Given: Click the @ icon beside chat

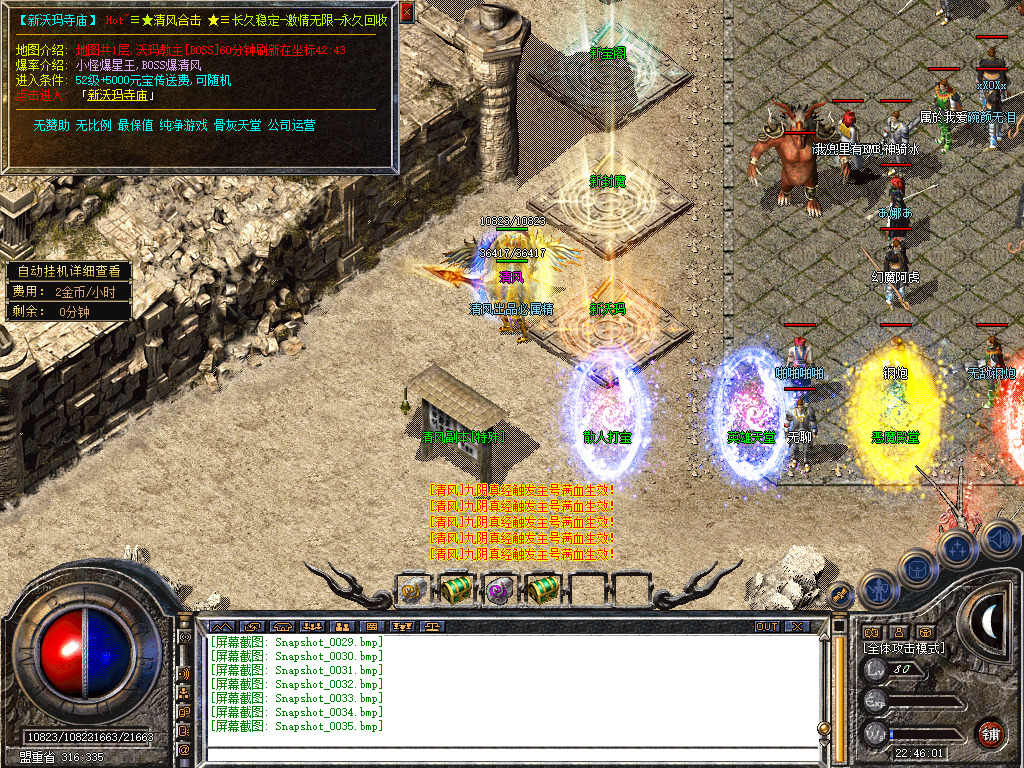Looking at the screenshot, I should 185,749.
